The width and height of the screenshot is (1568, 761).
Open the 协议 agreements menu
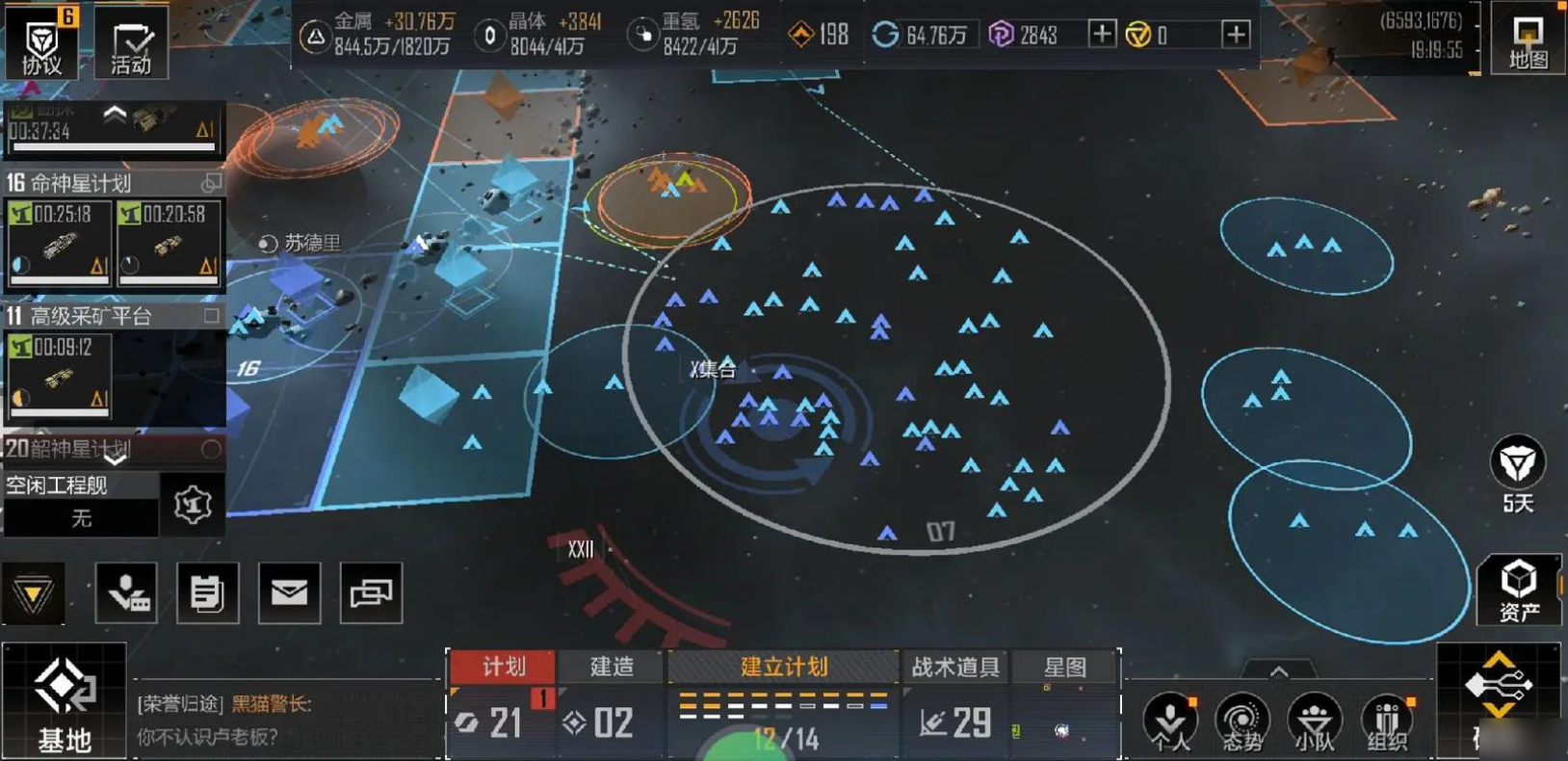[x=40, y=43]
